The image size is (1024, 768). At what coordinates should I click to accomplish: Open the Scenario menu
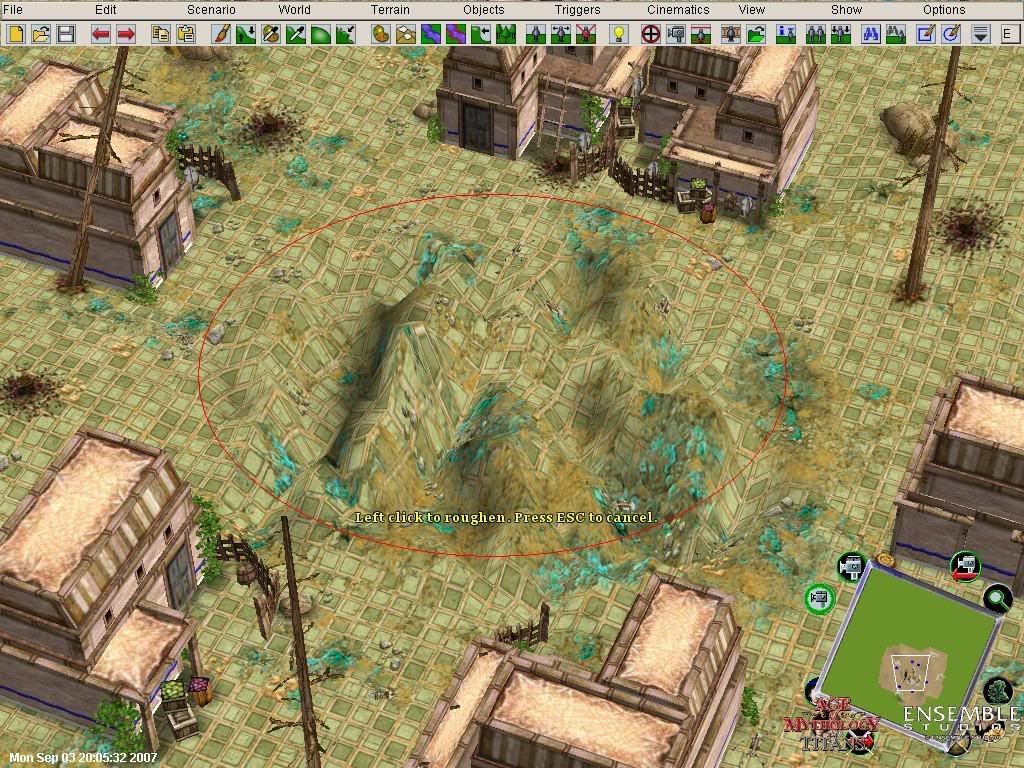point(211,10)
